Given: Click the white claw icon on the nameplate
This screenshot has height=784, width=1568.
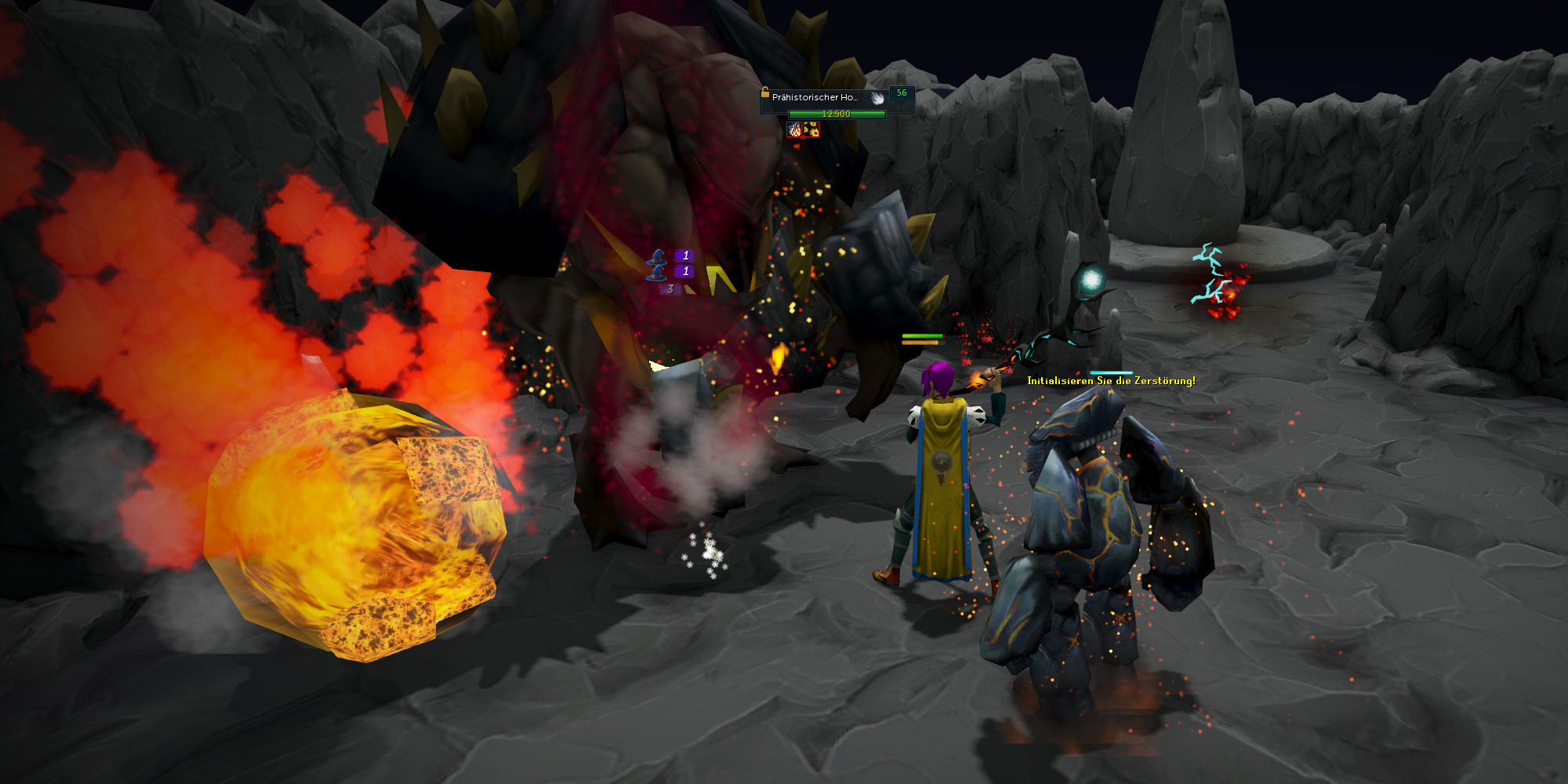Looking at the screenshot, I should 877,97.
